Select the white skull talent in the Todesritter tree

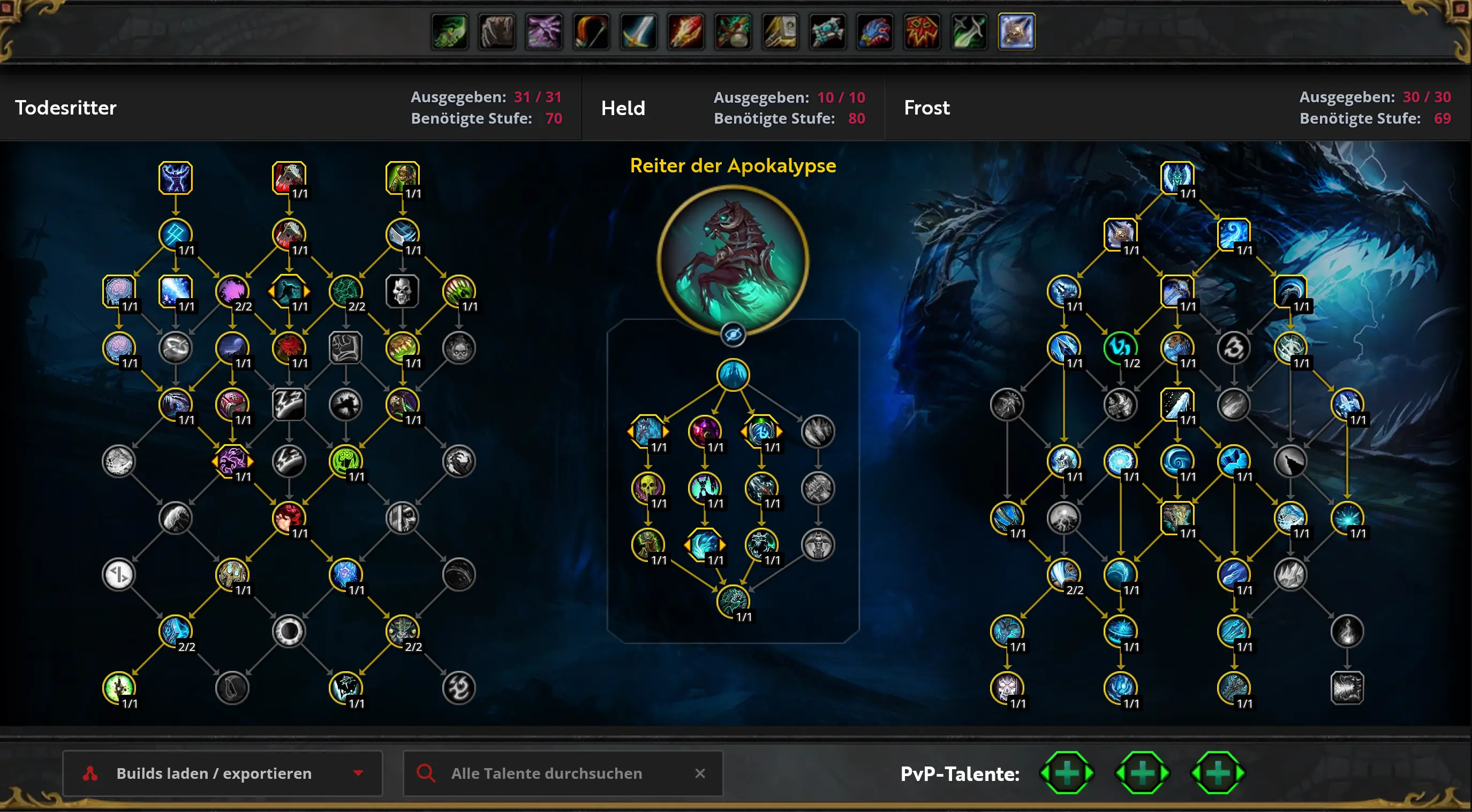click(x=402, y=291)
